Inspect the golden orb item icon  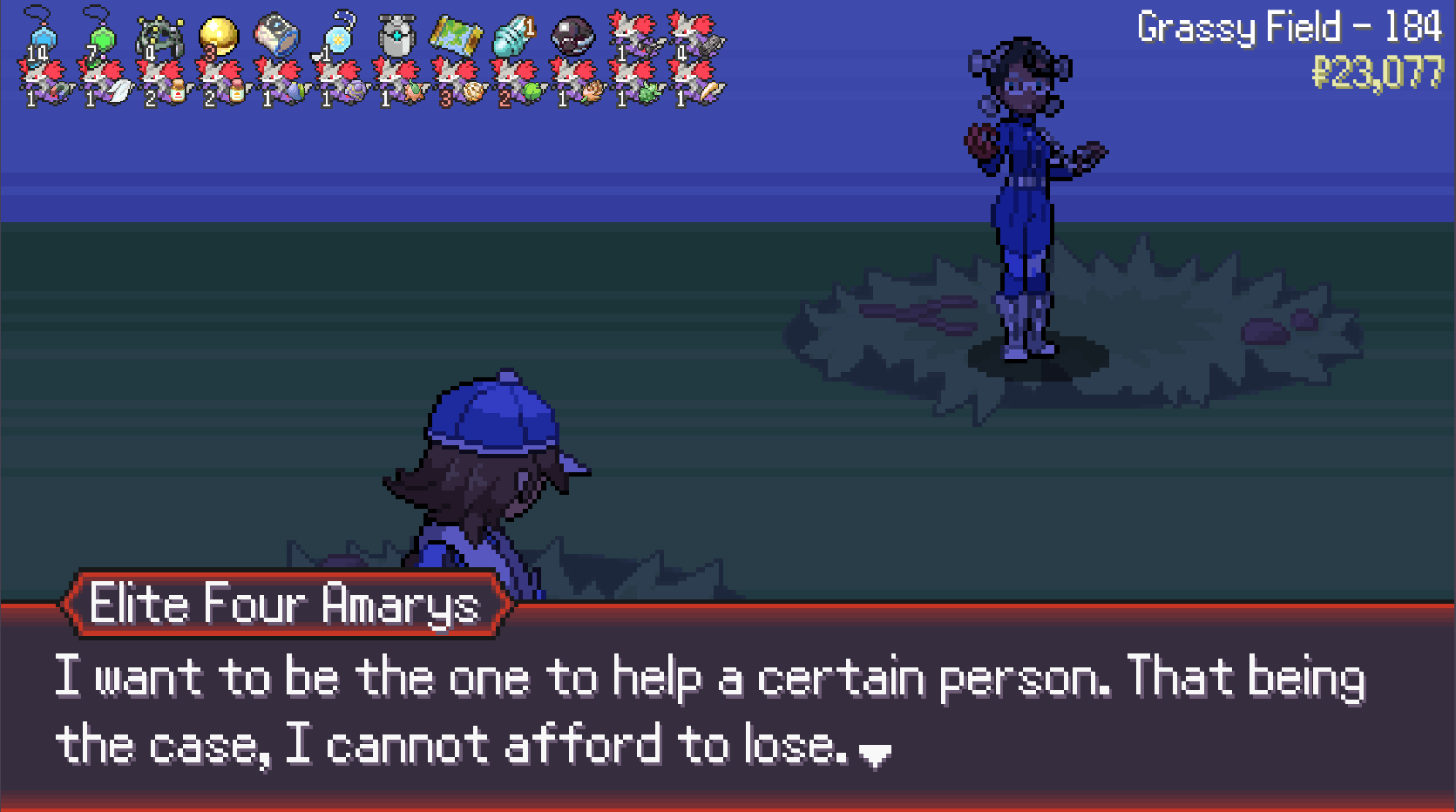point(218,35)
